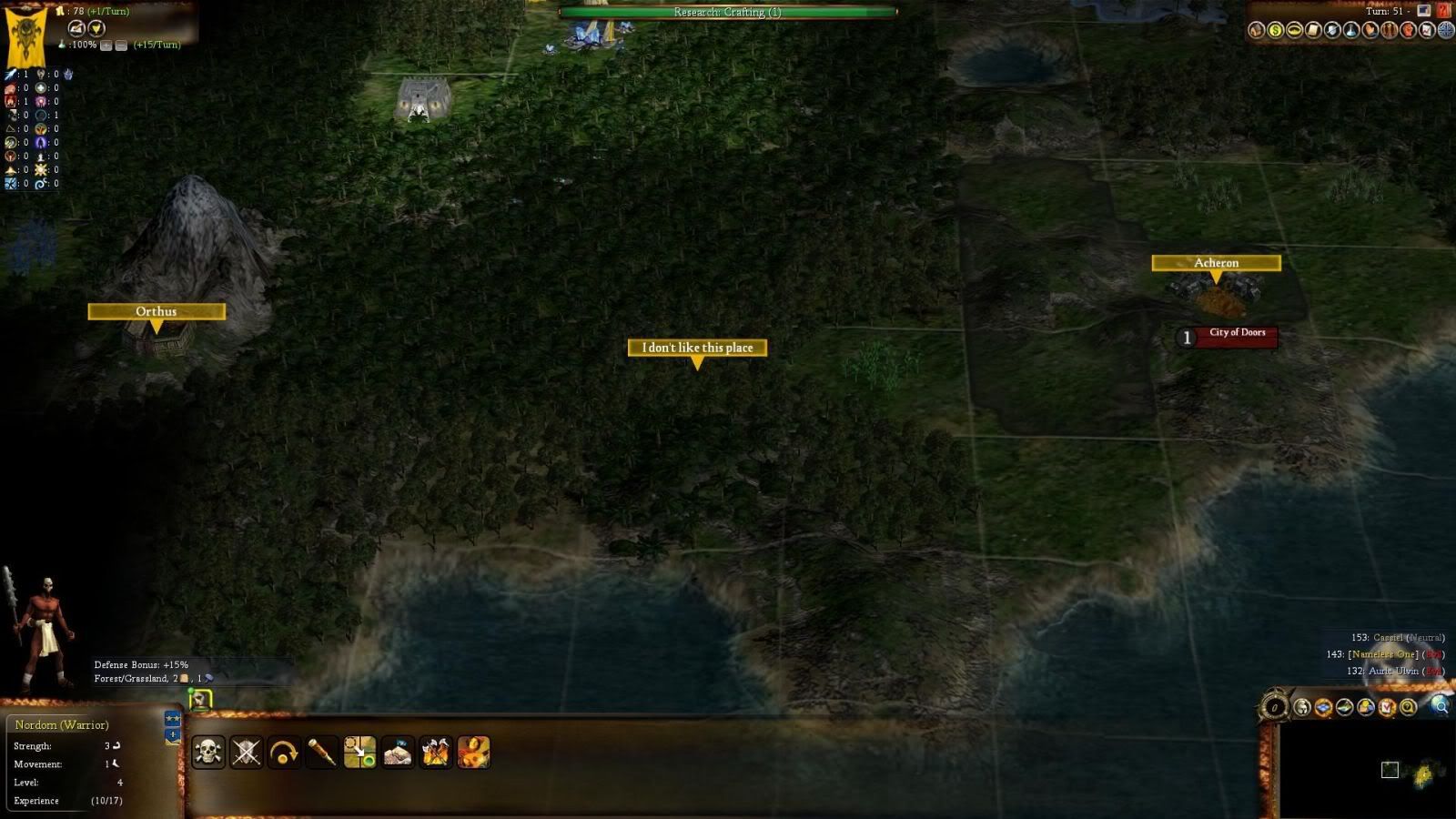Screen dimensions: 1456x819
Task: Activate the crossed axes pillage action
Action: [x=435, y=753]
